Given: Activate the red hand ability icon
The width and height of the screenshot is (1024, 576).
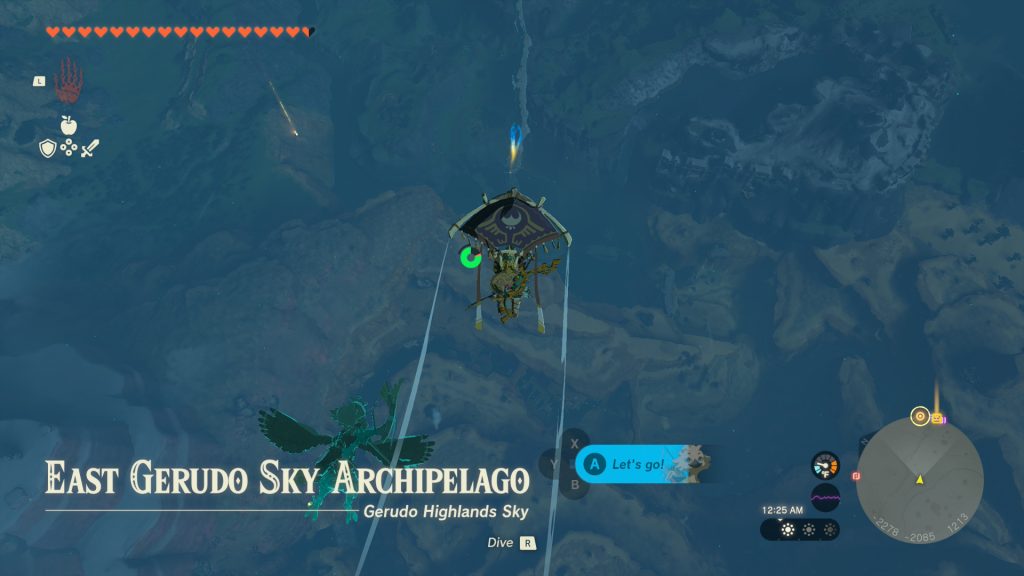Looking at the screenshot, I should 68,80.
